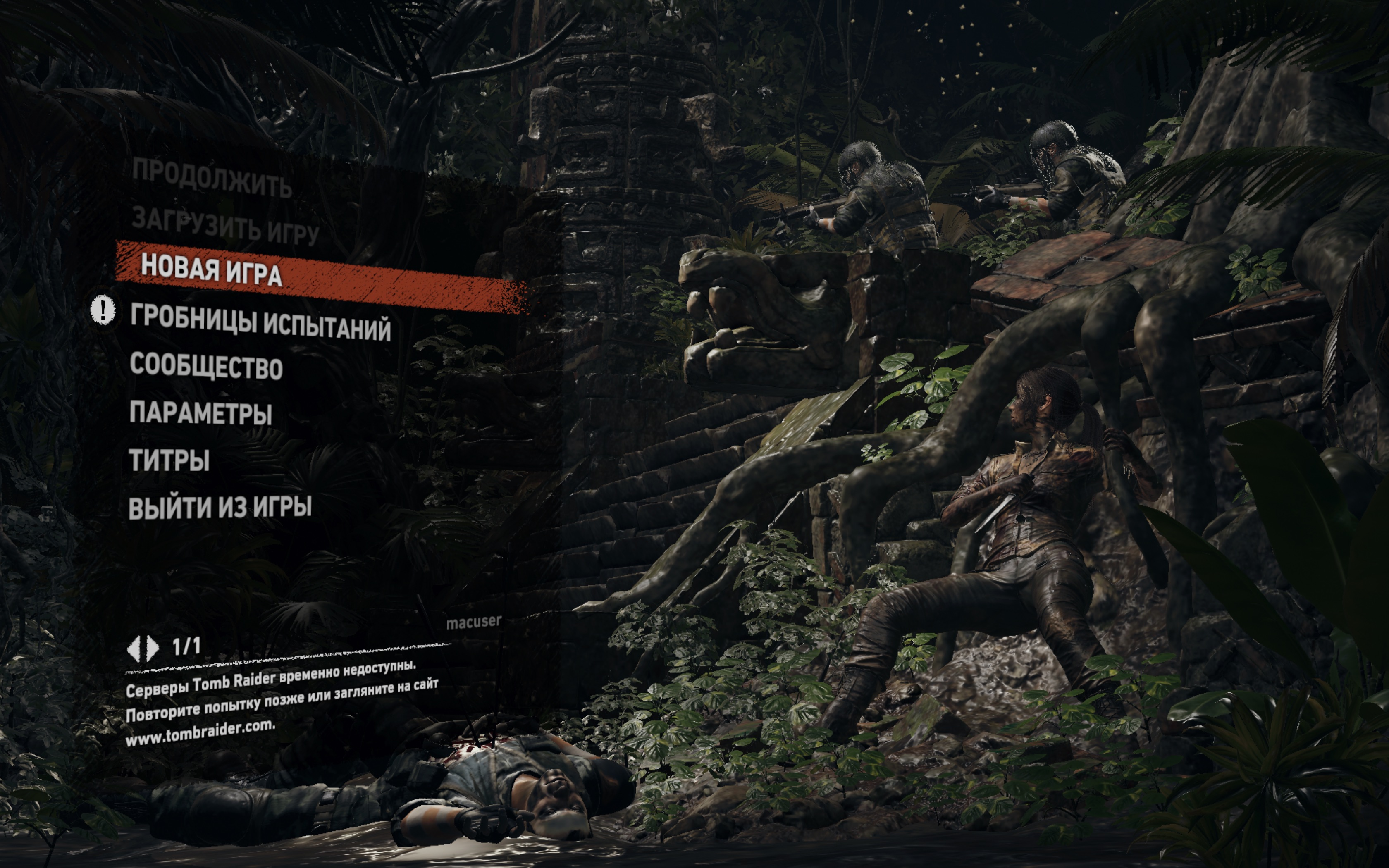Click the left news arrow

134,649
